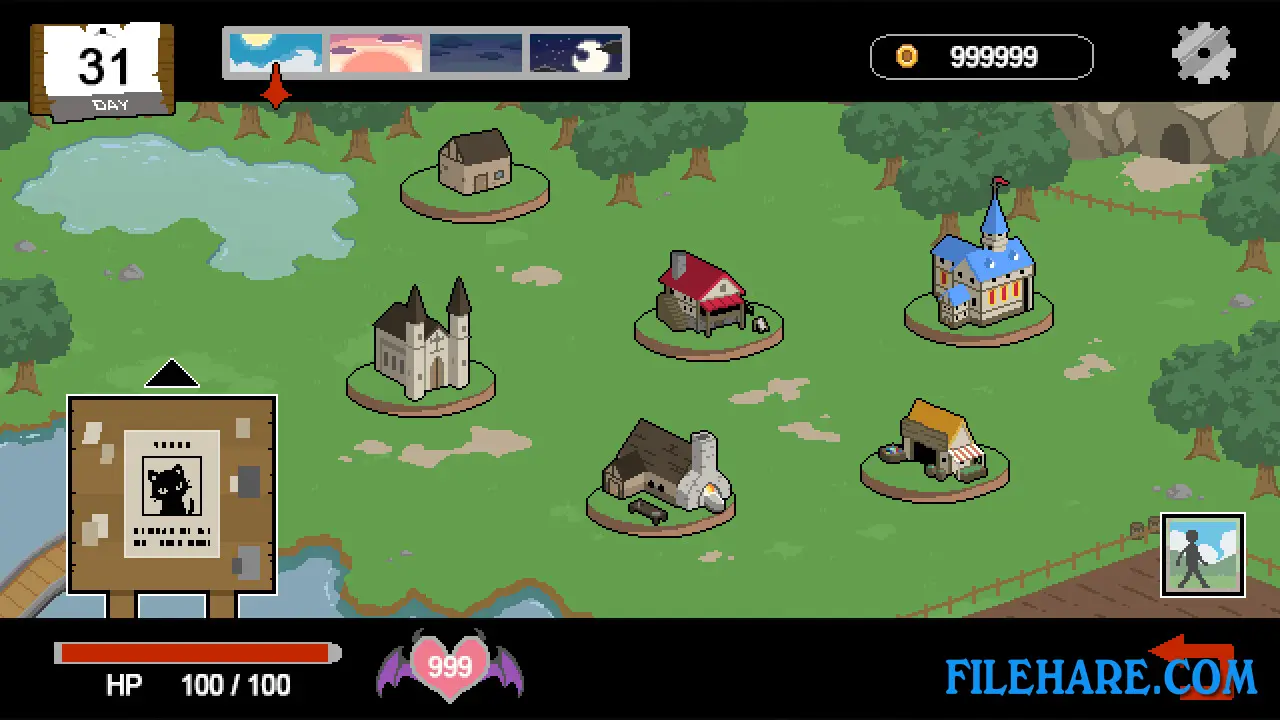This screenshot has height=720, width=1280.
Task: Select the pink sunset time period
Action: pyautogui.click(x=375, y=52)
